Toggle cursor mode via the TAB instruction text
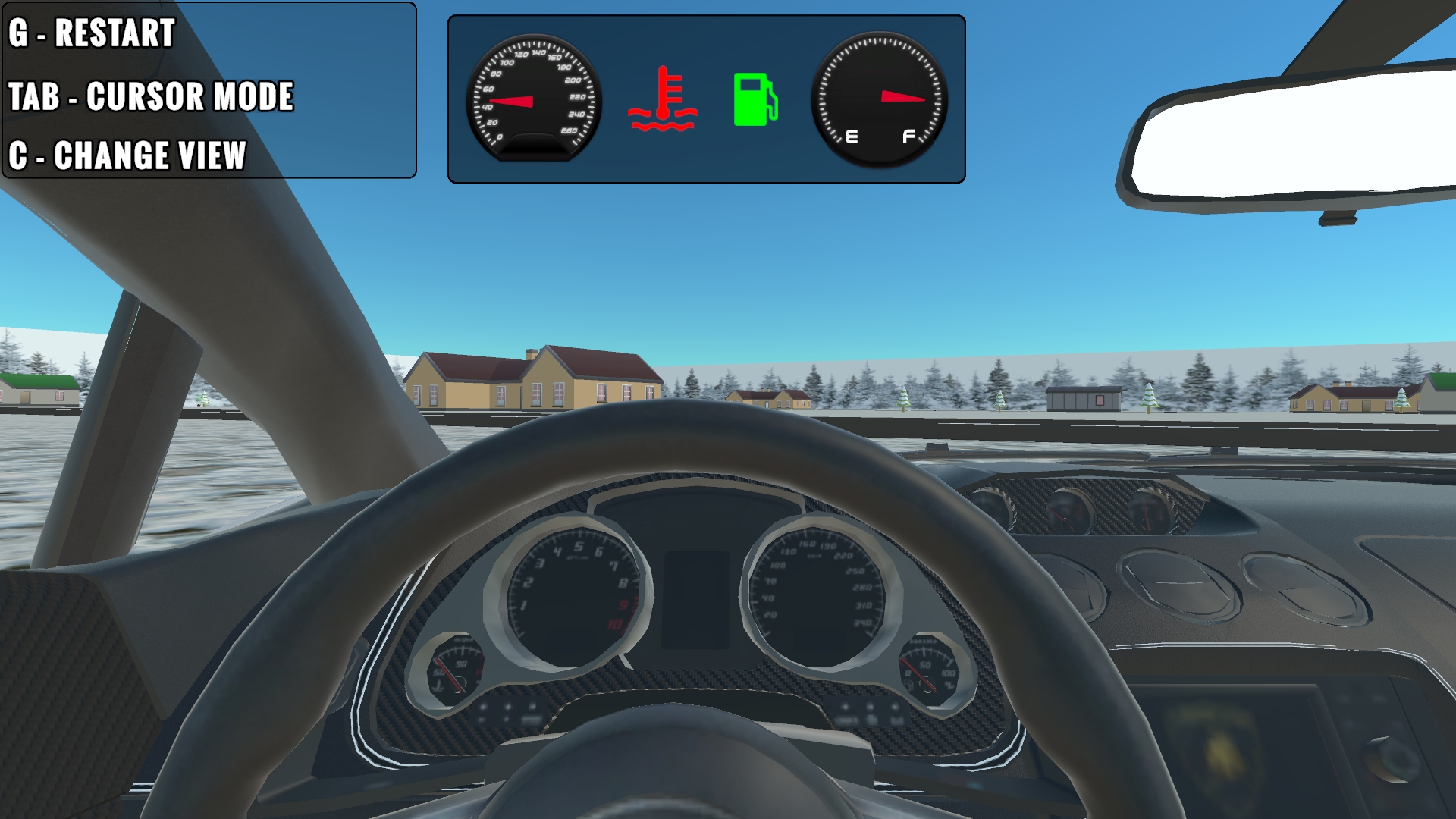 click(x=152, y=97)
